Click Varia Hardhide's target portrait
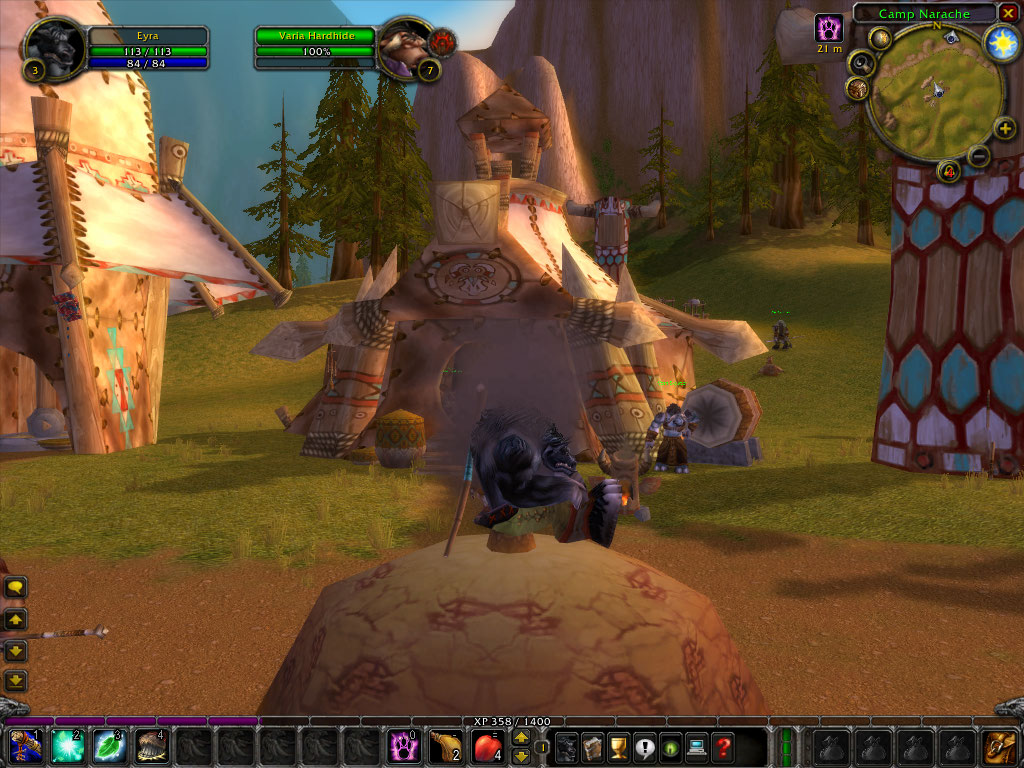1024x768 pixels. pos(406,47)
